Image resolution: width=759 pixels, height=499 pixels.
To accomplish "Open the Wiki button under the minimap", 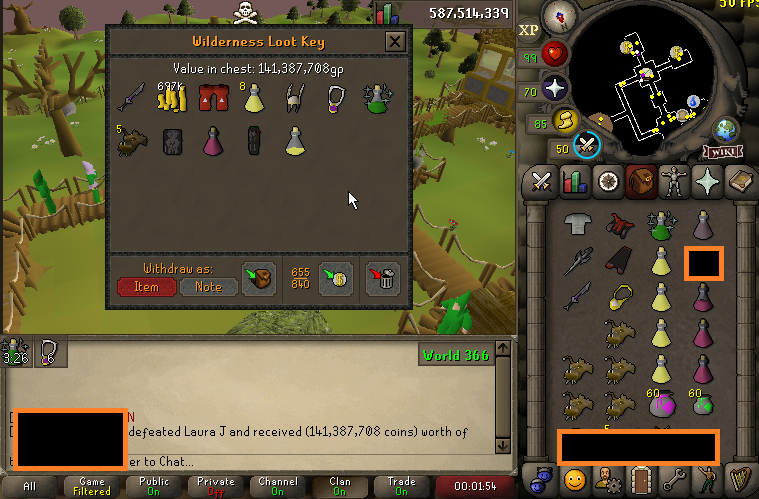I will click(x=720, y=152).
